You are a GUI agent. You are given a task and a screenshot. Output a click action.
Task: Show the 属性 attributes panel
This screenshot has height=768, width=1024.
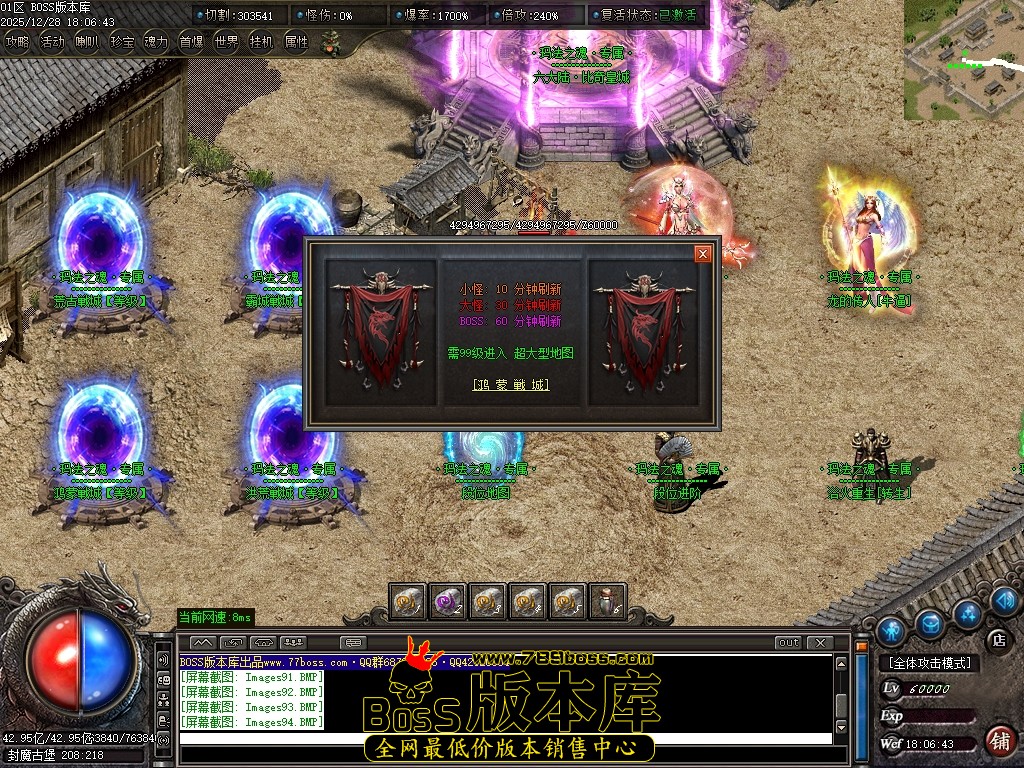[x=296, y=42]
